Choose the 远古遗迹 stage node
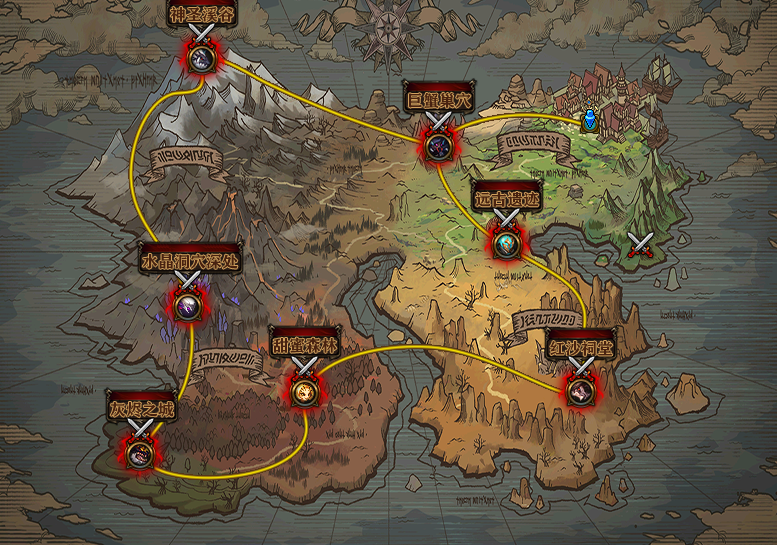 click(507, 241)
